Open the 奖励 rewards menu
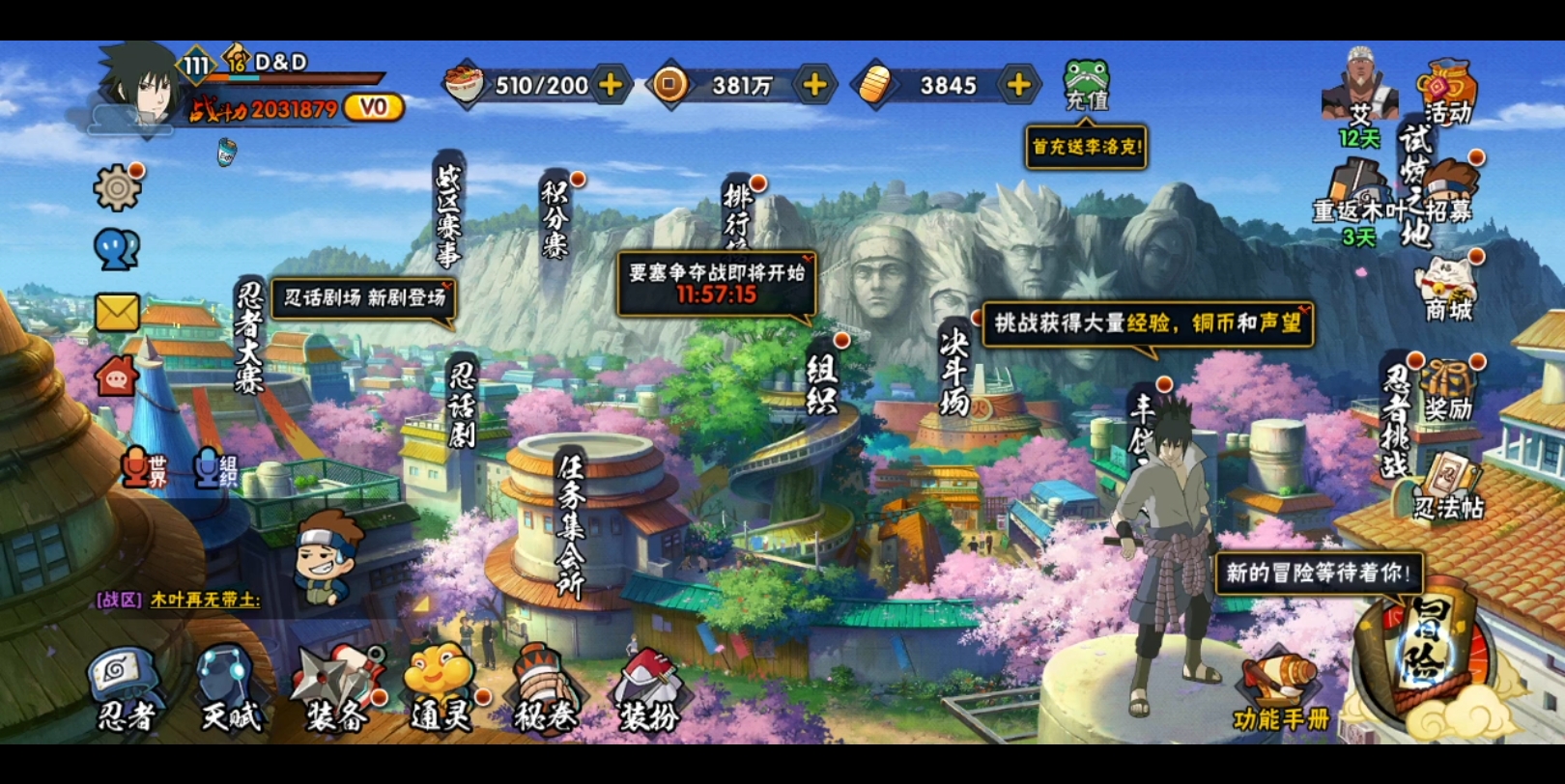The width and height of the screenshot is (1565, 784). (x=1447, y=390)
